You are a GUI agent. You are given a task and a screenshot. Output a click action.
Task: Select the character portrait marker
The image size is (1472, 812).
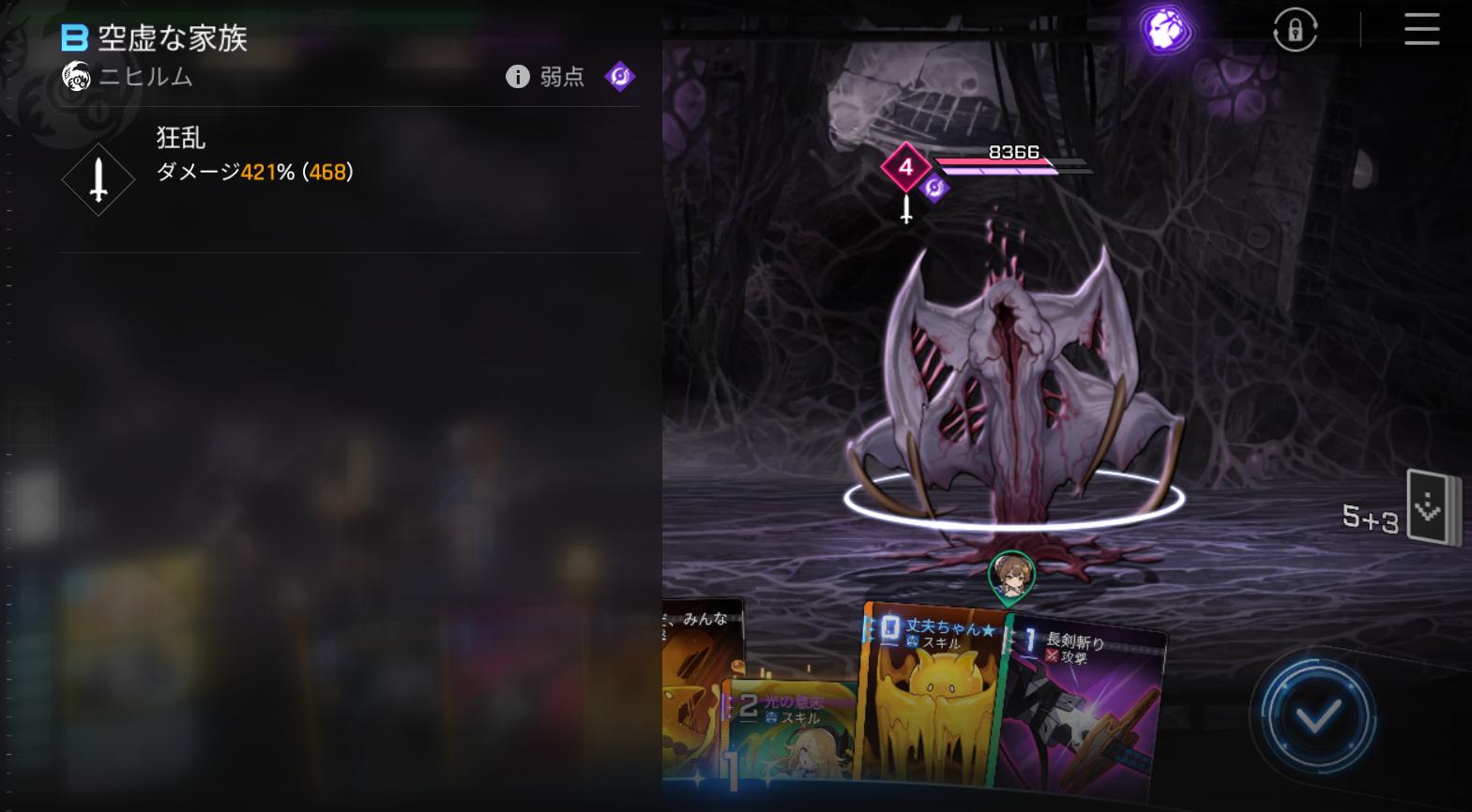tap(1011, 575)
